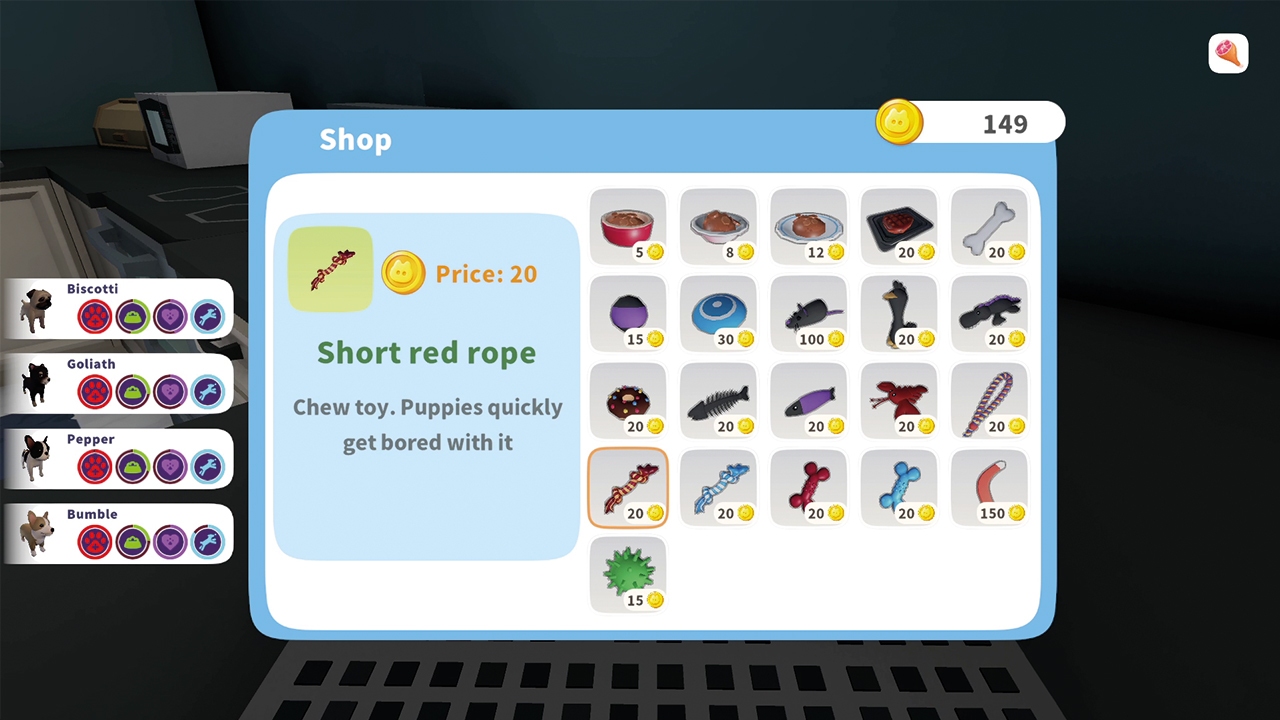1280x720 pixels.
Task: Click Goliath's green food bowl indicator
Action: click(x=131, y=391)
